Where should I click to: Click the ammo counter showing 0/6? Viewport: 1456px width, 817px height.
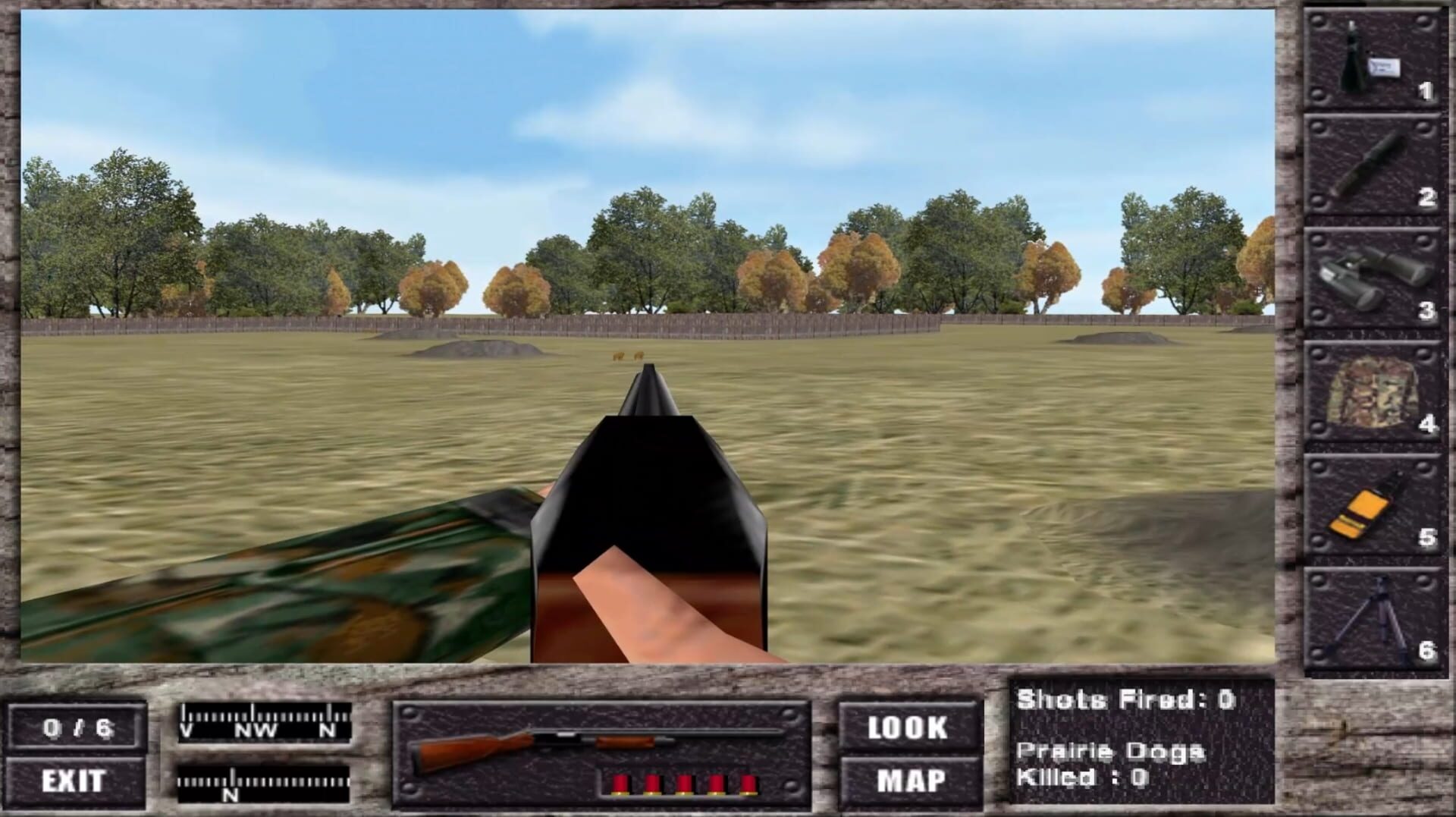tap(78, 726)
